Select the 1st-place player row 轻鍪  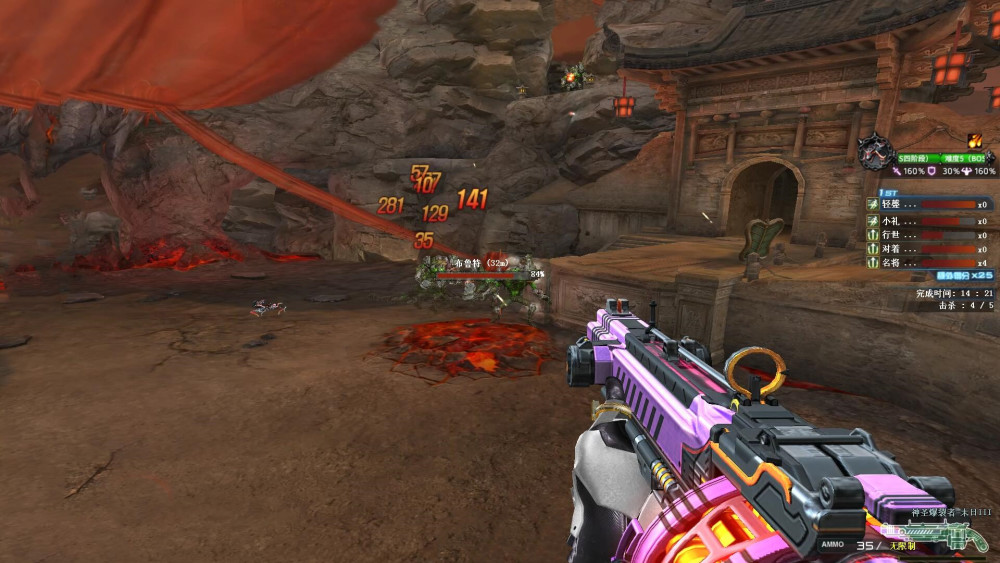pos(929,204)
